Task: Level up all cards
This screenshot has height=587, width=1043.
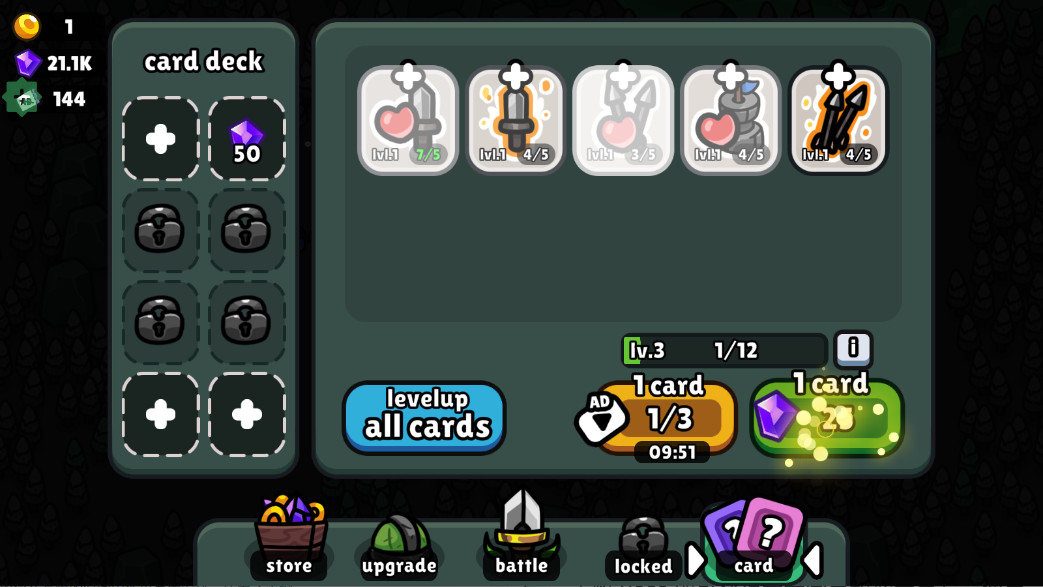Action: coord(424,417)
